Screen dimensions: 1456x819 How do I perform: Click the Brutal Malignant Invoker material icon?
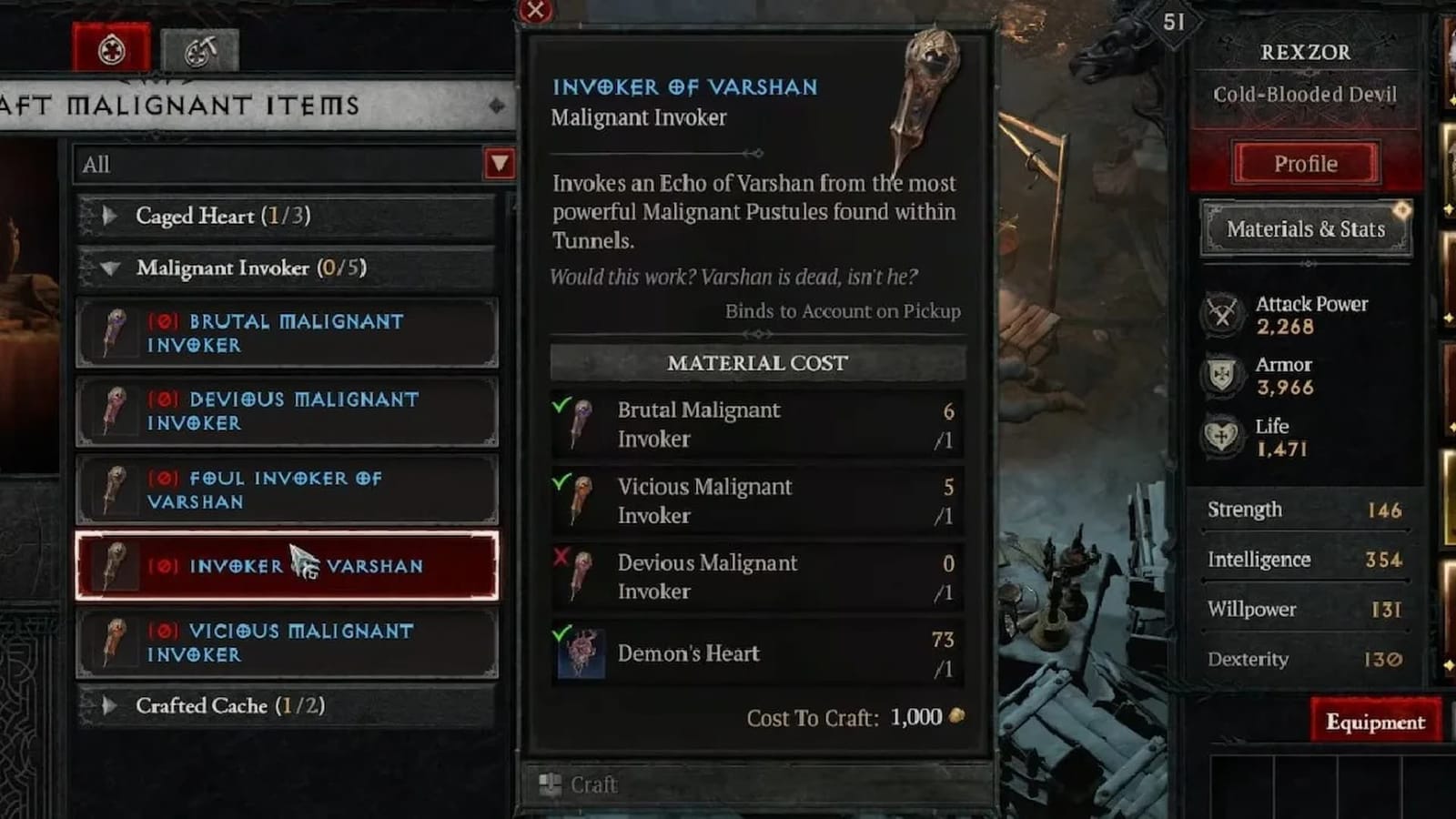[x=581, y=422]
